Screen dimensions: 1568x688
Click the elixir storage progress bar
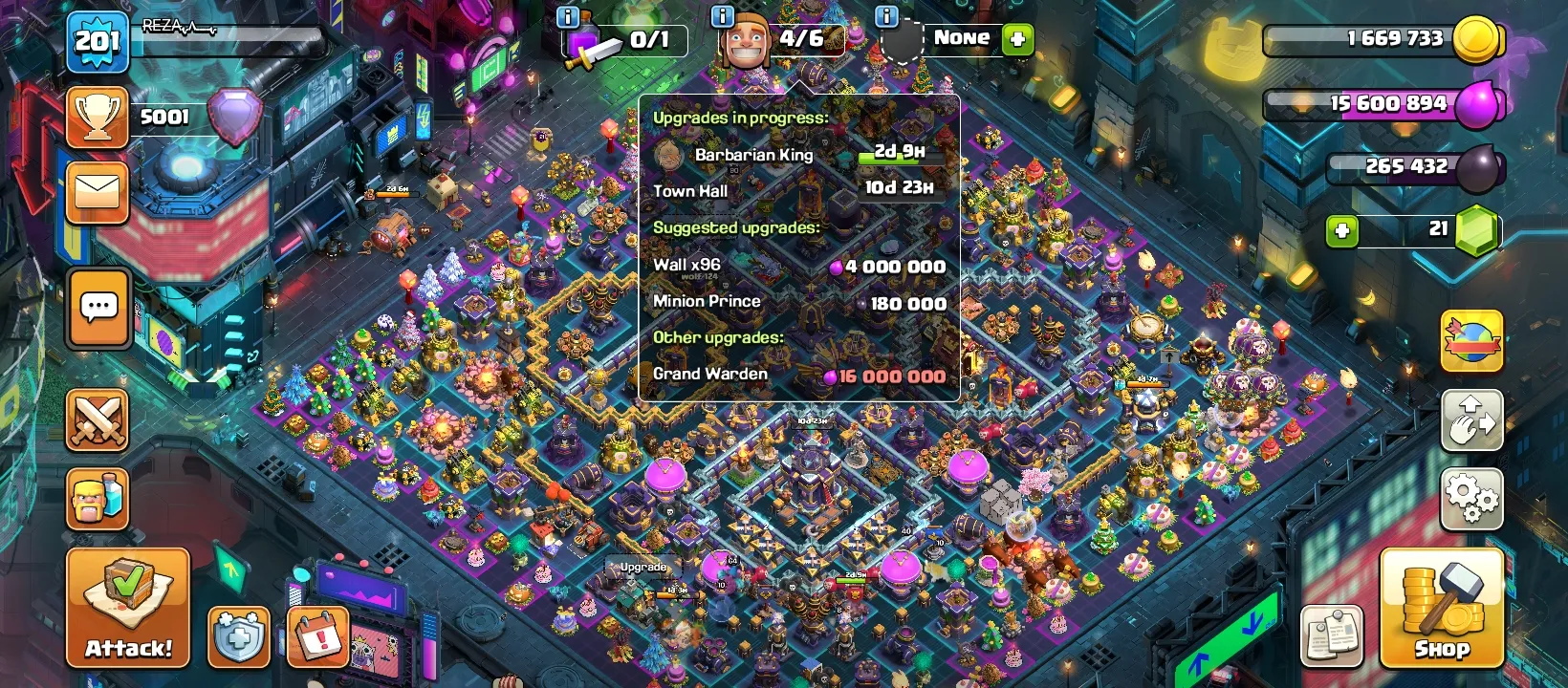pos(1382,105)
